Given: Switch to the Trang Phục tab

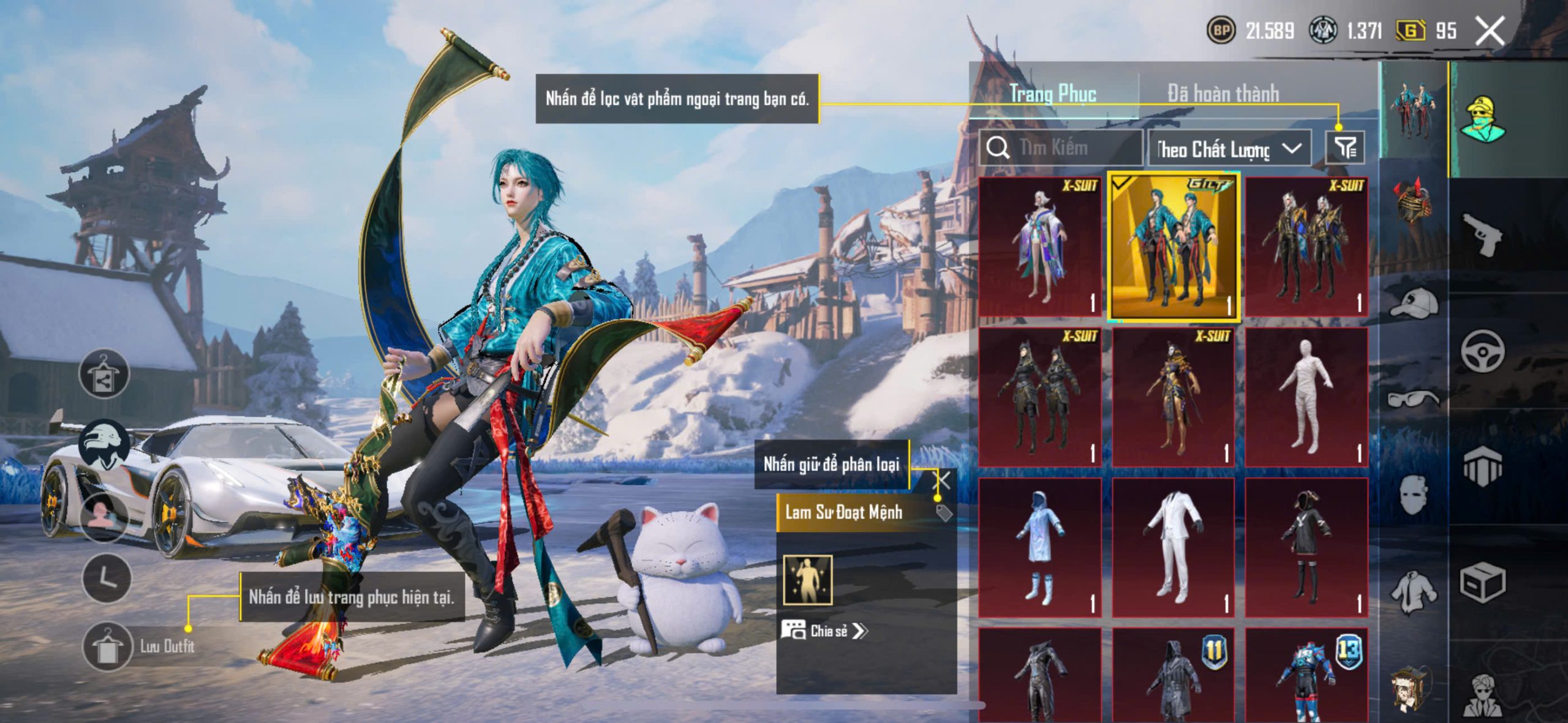Looking at the screenshot, I should click(x=1052, y=94).
